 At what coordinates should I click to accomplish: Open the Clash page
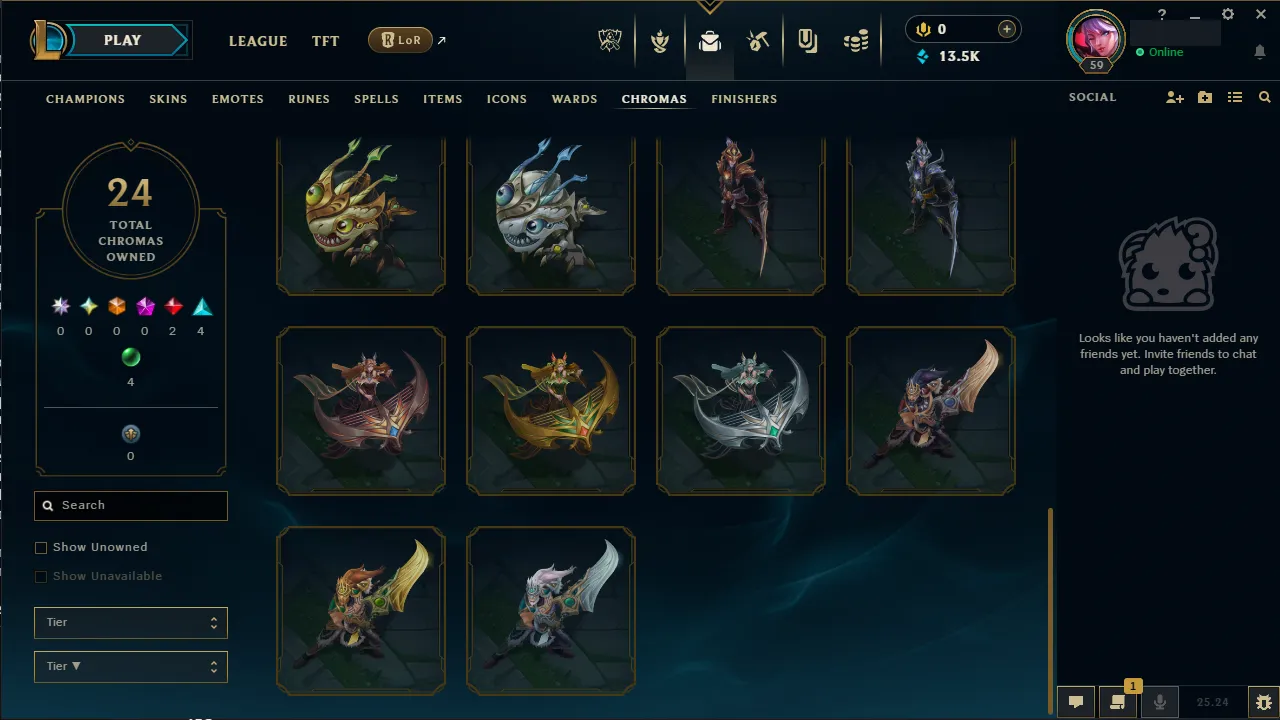tap(660, 40)
